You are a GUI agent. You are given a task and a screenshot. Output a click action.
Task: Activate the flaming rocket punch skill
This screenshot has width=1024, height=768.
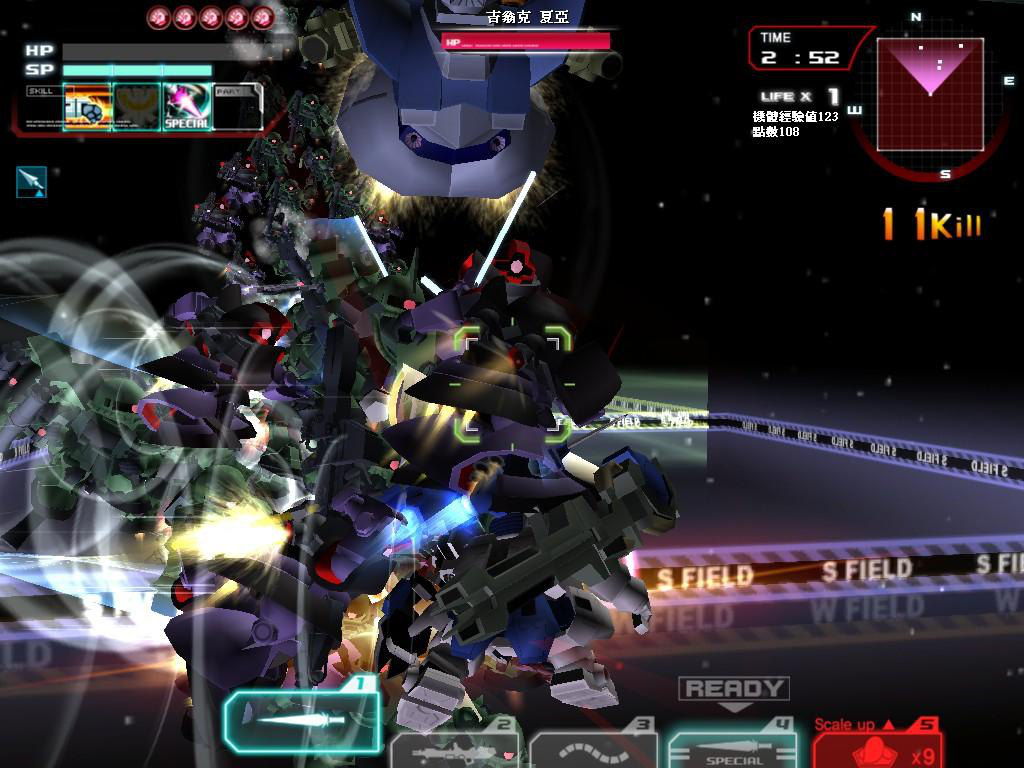coord(87,107)
